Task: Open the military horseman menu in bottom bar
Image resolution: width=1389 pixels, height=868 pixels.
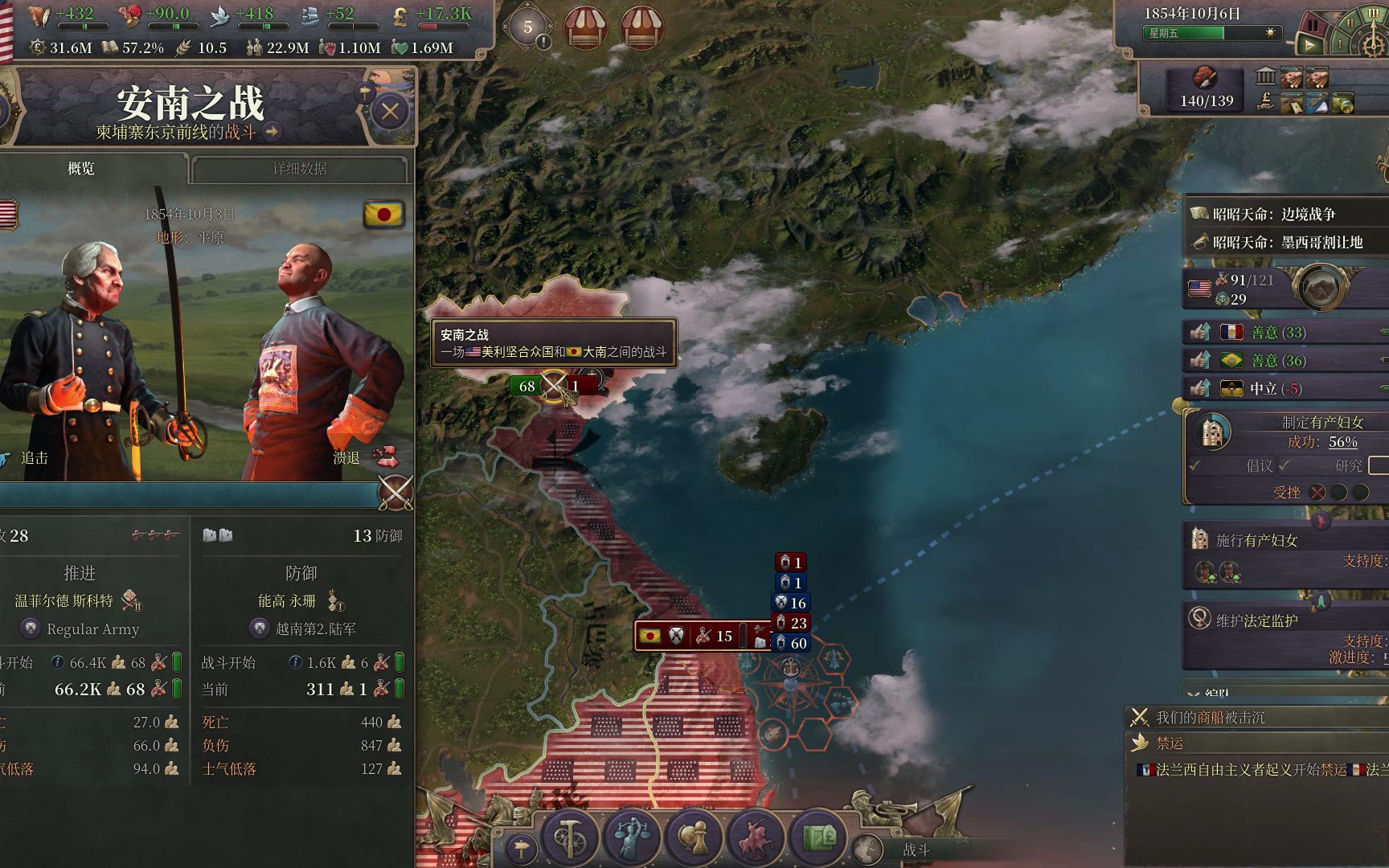Action: click(x=755, y=836)
